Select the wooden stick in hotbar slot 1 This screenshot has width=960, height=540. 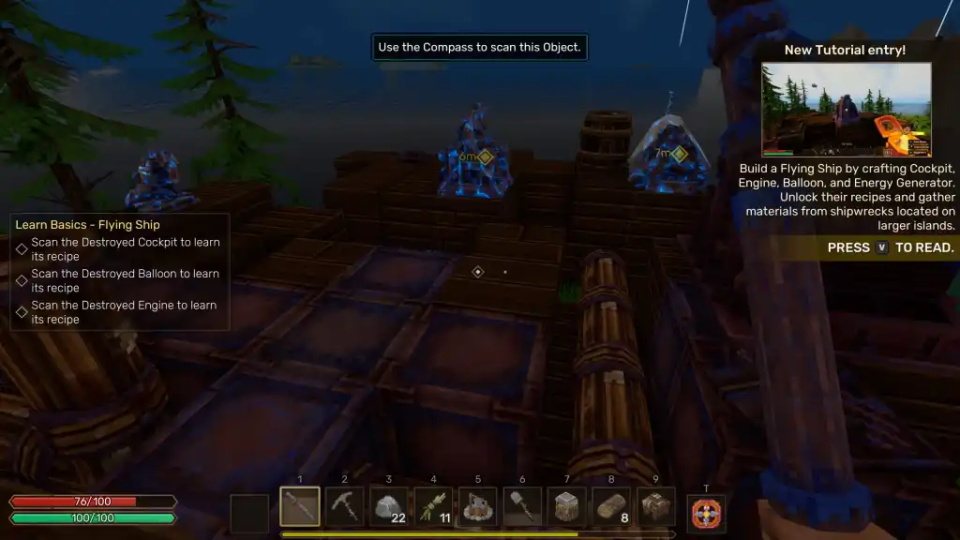coord(300,507)
